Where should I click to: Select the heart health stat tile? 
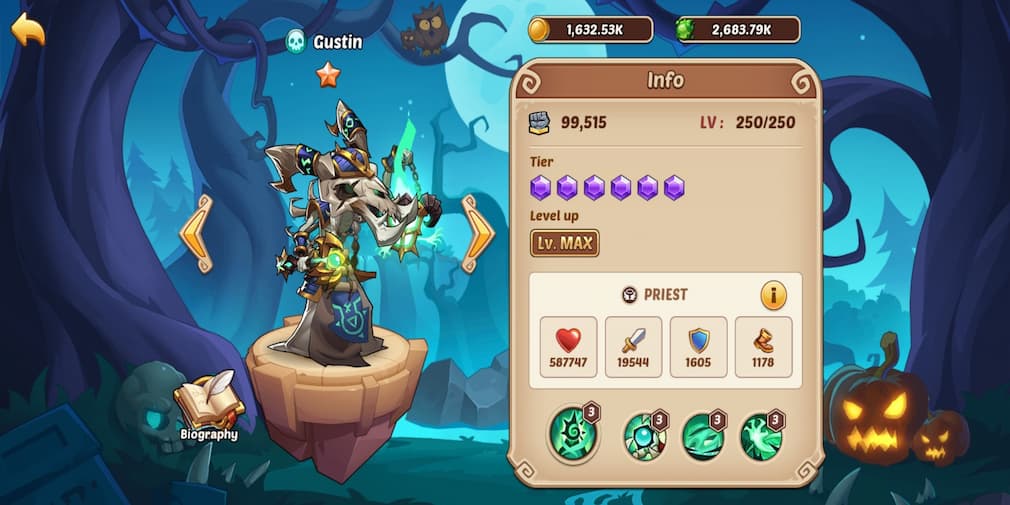tap(568, 346)
